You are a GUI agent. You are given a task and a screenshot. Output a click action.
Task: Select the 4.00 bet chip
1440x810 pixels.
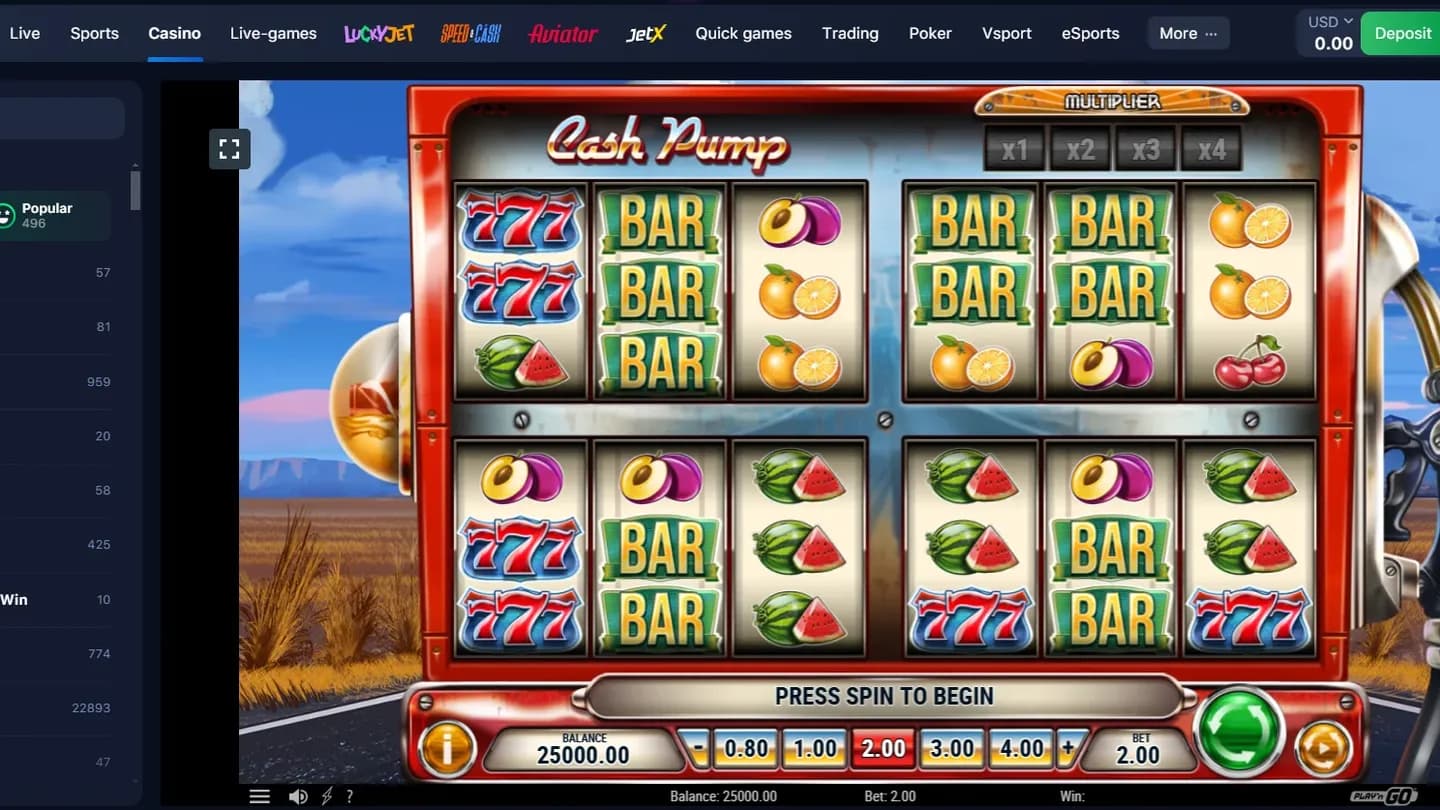(1021, 747)
